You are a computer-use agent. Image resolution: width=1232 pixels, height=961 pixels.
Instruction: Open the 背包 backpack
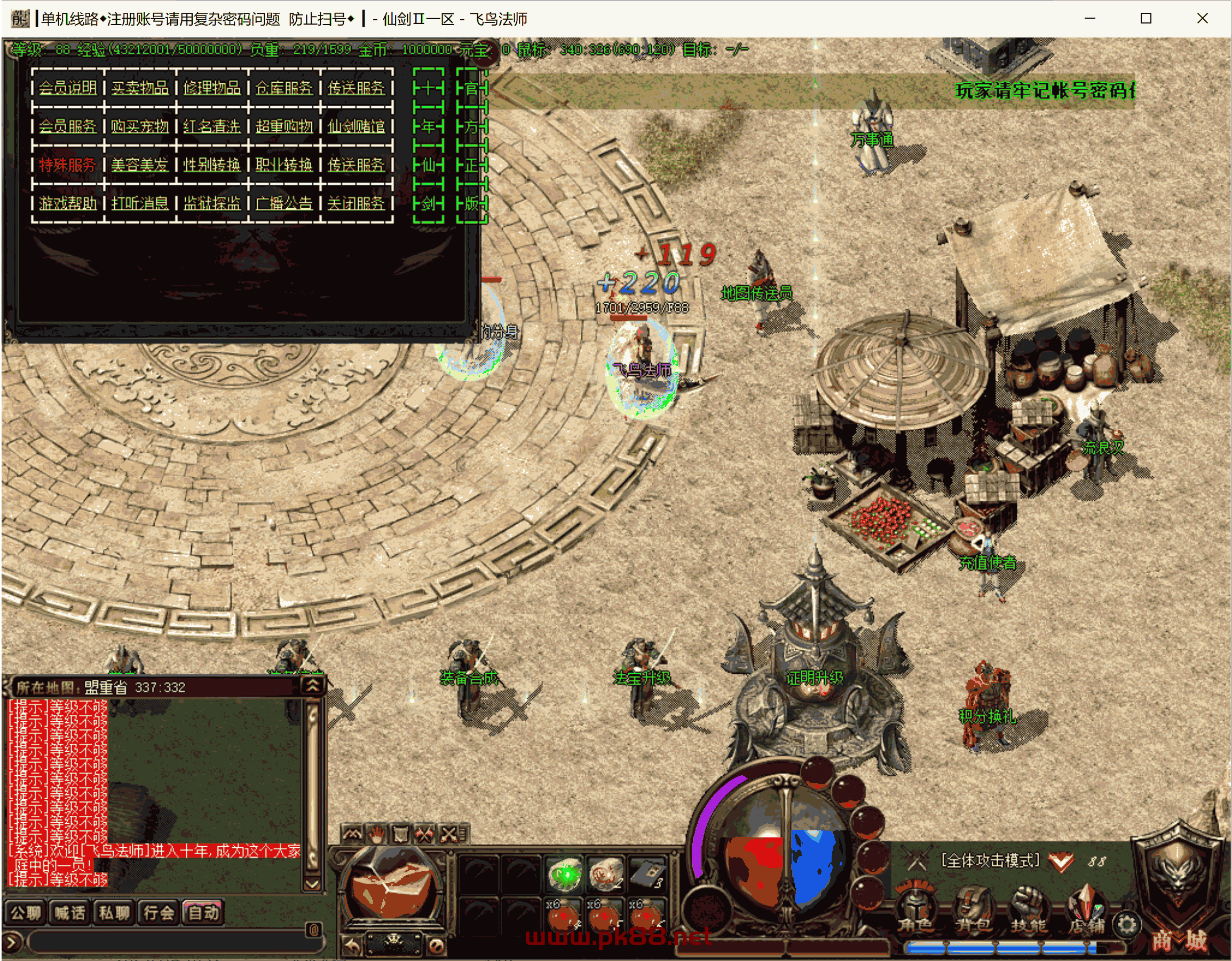coord(974,910)
